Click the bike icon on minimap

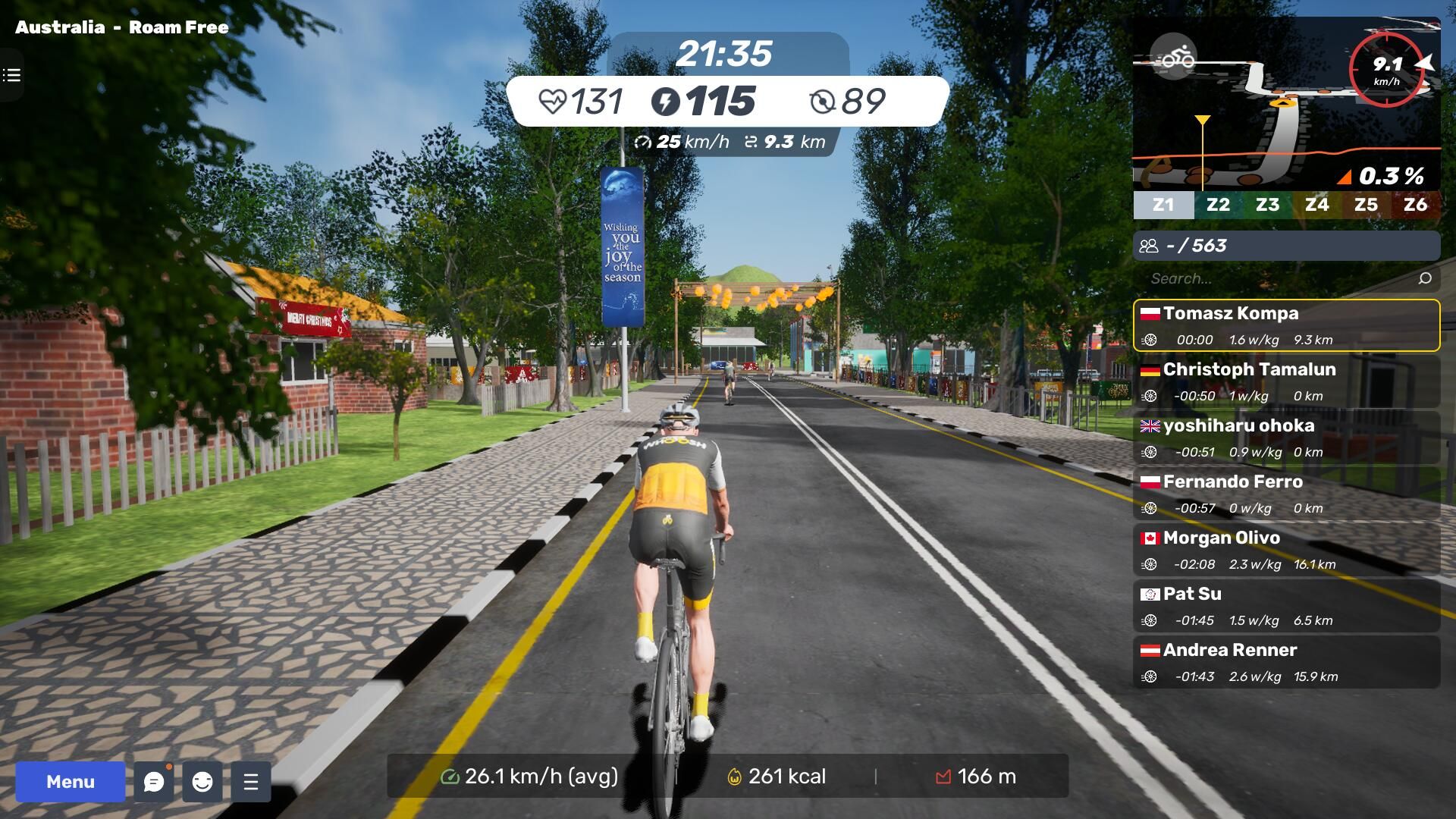point(1173,57)
